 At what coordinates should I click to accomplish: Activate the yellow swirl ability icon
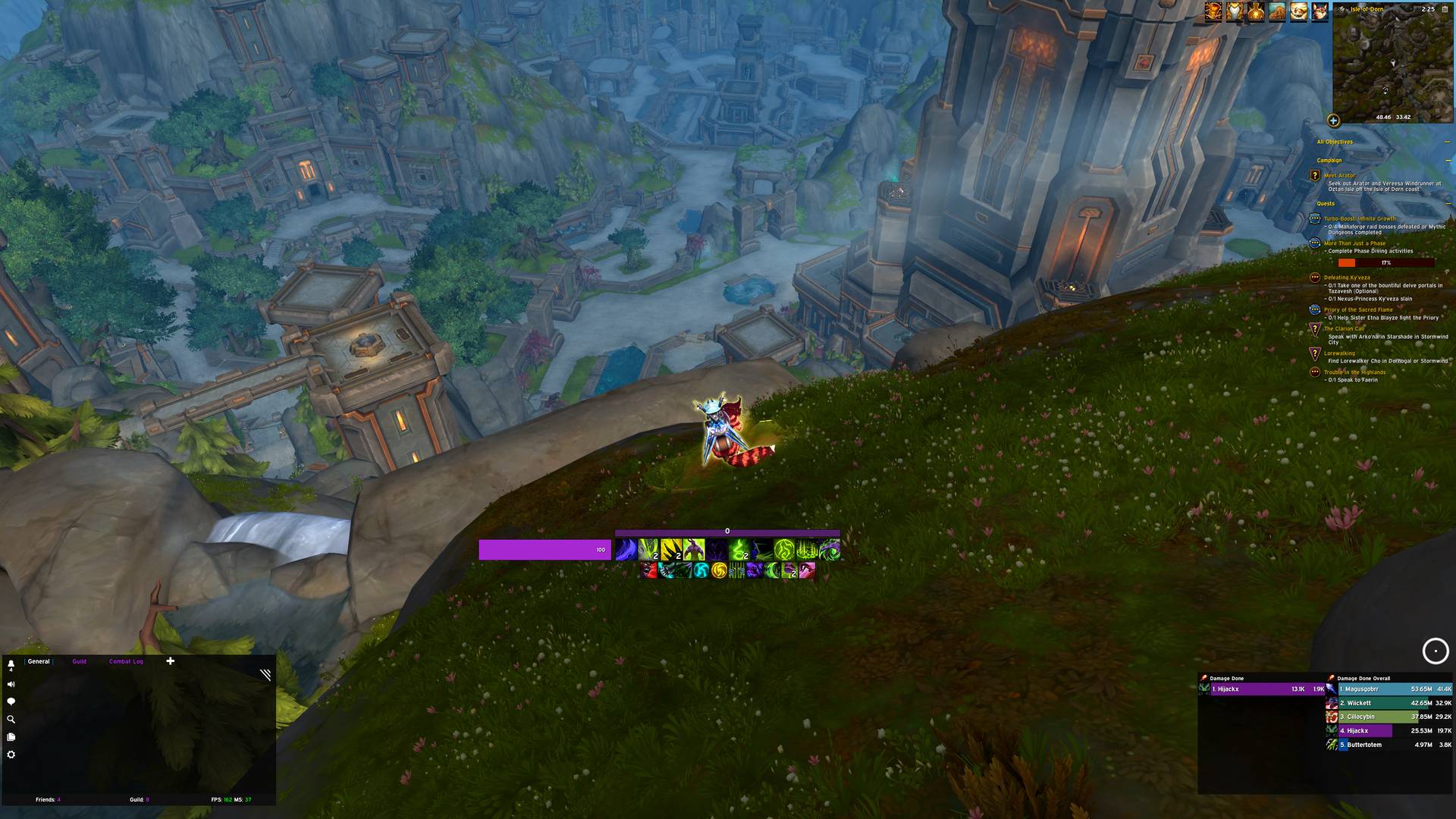719,570
